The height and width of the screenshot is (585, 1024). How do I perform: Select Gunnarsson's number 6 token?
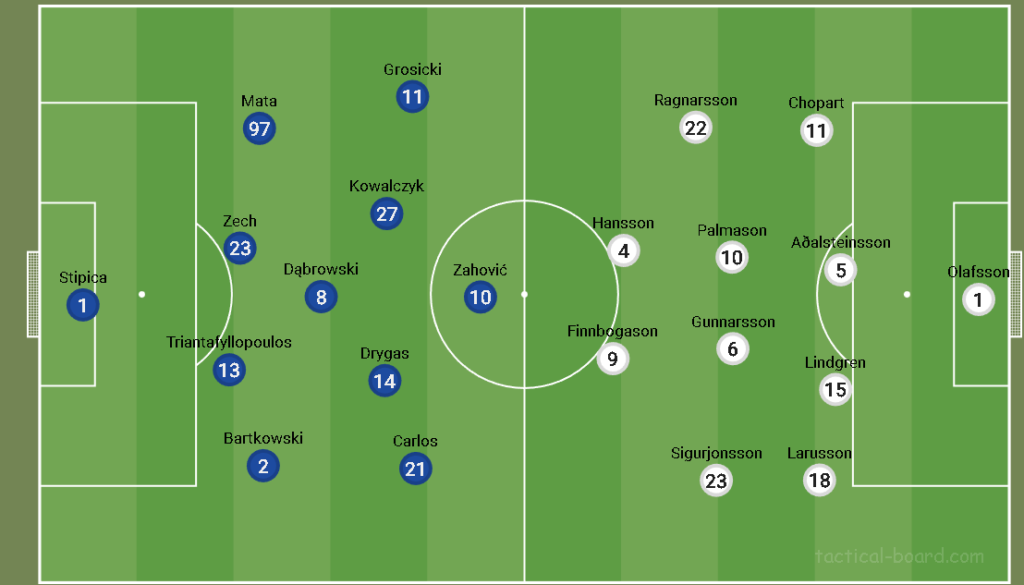pyautogui.click(x=733, y=349)
